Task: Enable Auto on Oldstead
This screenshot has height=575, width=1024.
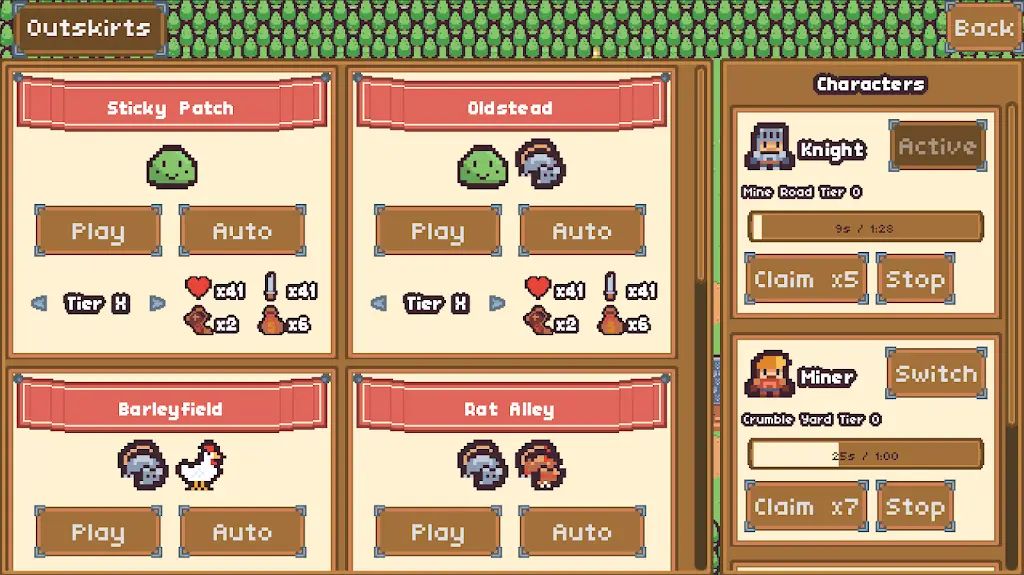Action: coord(582,231)
